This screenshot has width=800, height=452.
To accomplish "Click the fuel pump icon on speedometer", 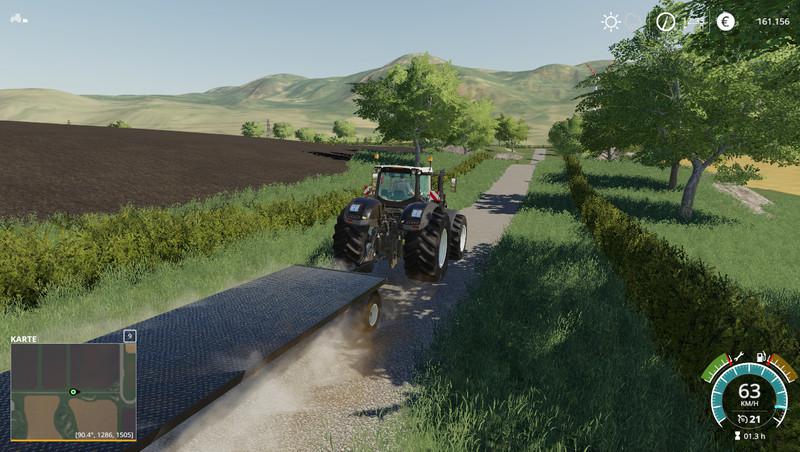I will pos(761,357).
